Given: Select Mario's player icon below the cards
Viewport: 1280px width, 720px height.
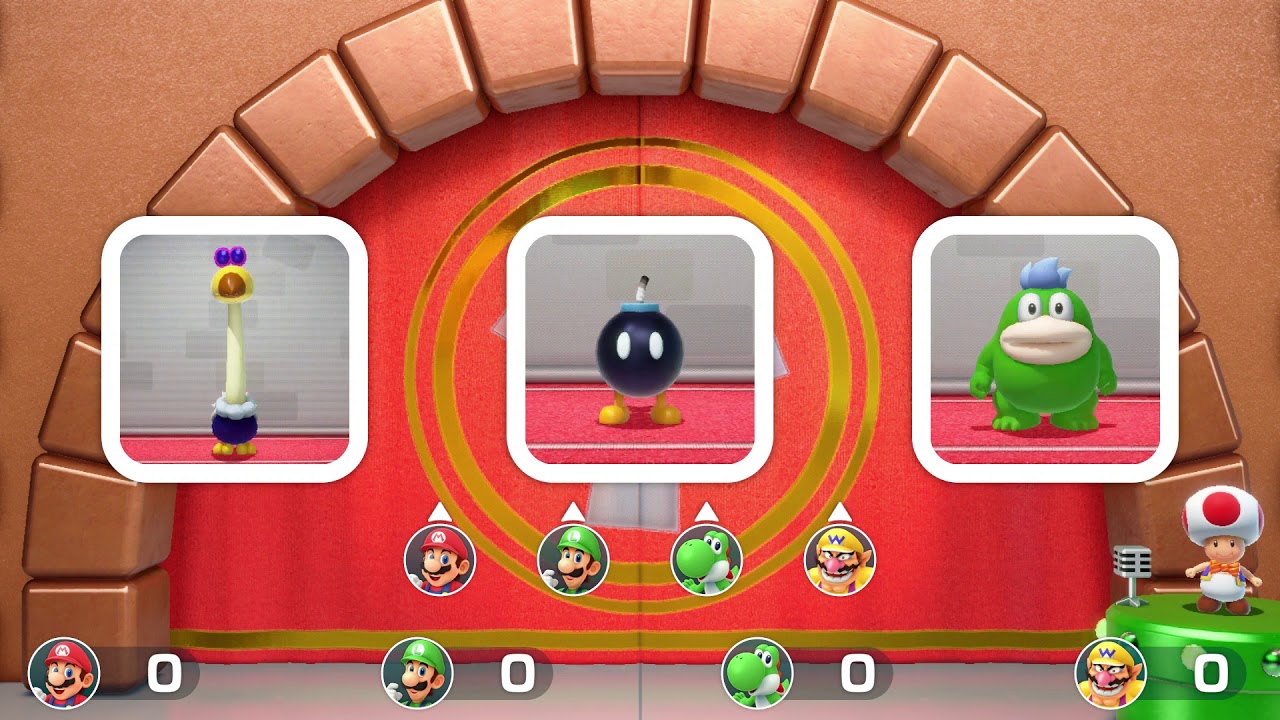Looking at the screenshot, I should coord(437,558).
